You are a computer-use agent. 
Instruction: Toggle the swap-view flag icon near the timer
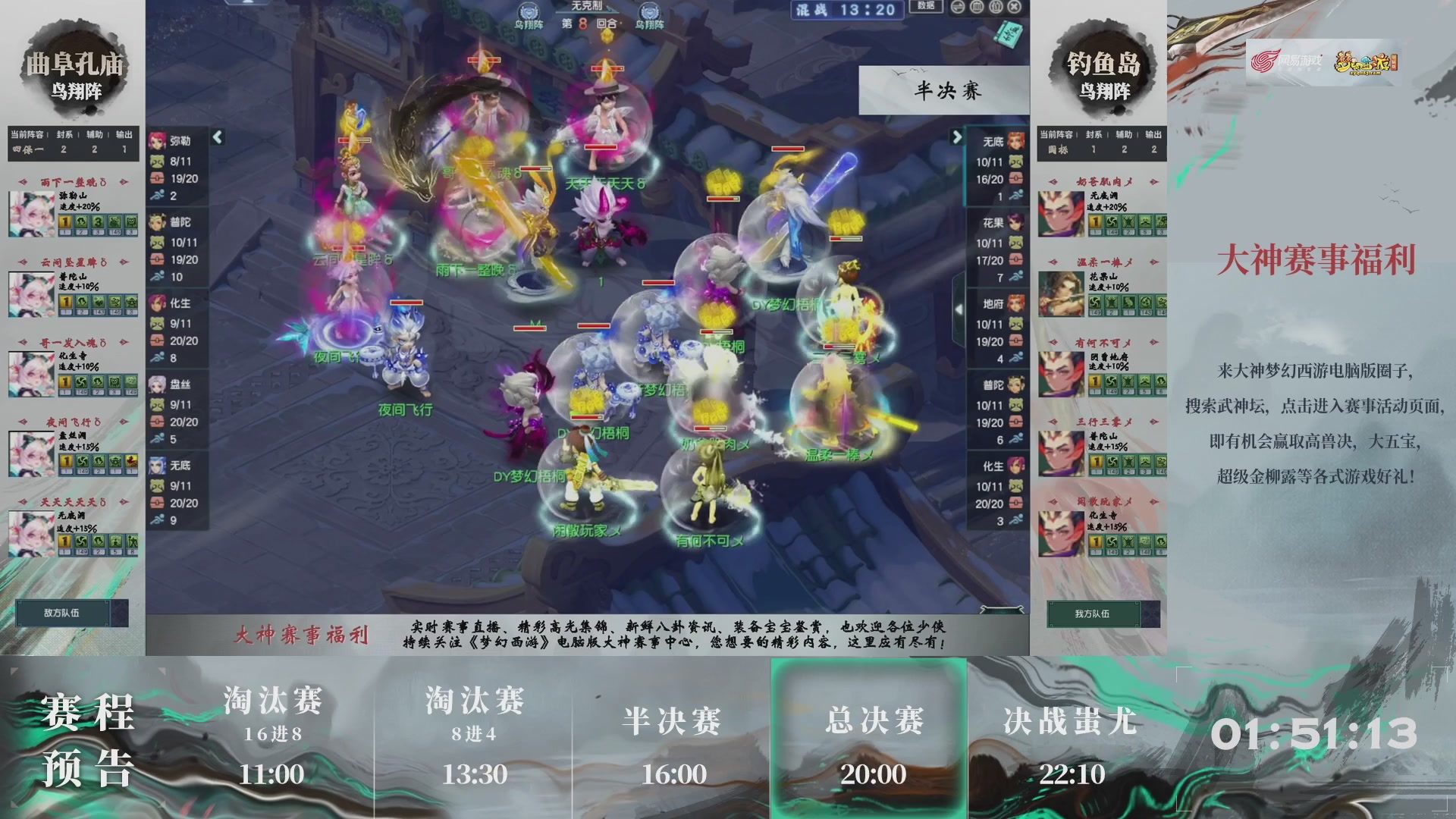click(x=959, y=8)
